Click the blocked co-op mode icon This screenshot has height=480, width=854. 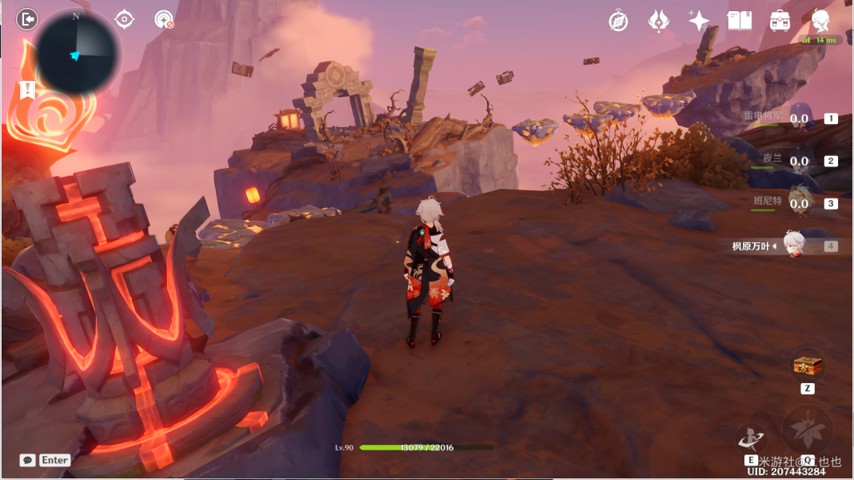[164, 19]
